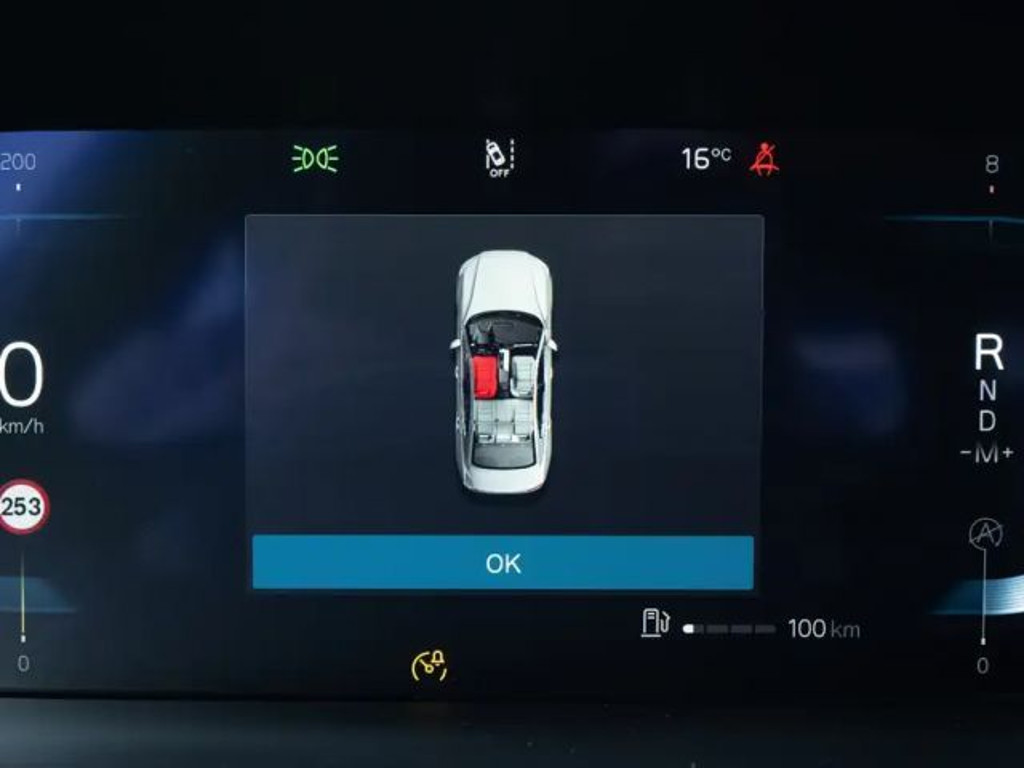Click the yellow warning icon below the OK button

(429, 665)
